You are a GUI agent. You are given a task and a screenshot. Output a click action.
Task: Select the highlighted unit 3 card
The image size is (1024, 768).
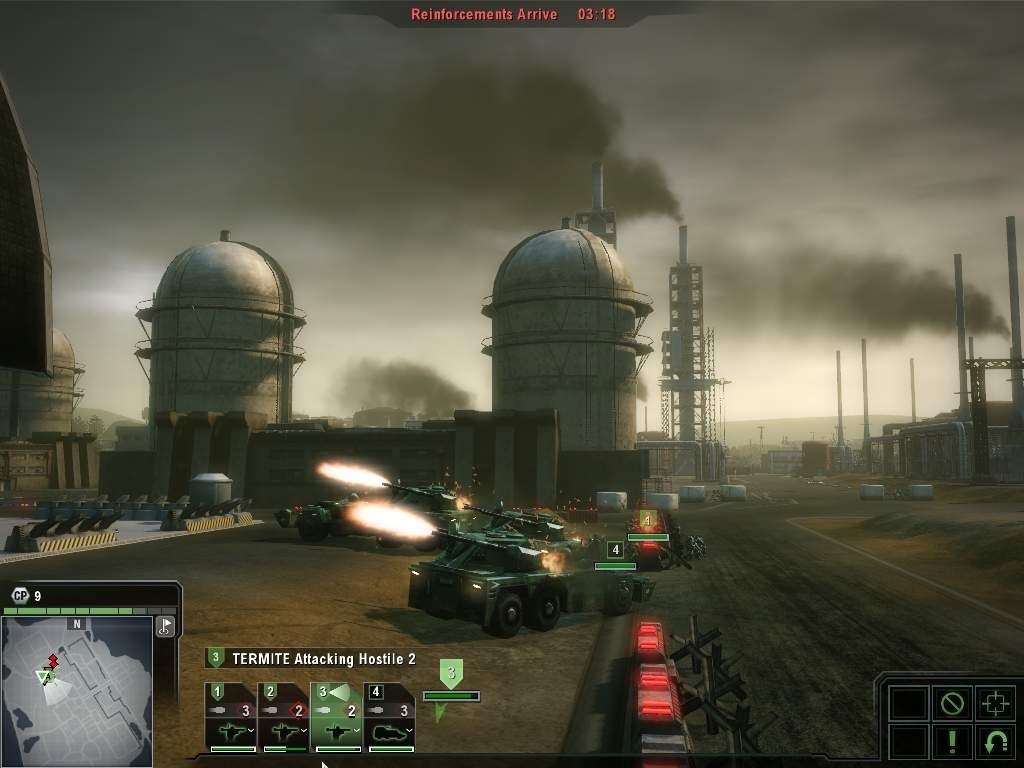[x=336, y=717]
